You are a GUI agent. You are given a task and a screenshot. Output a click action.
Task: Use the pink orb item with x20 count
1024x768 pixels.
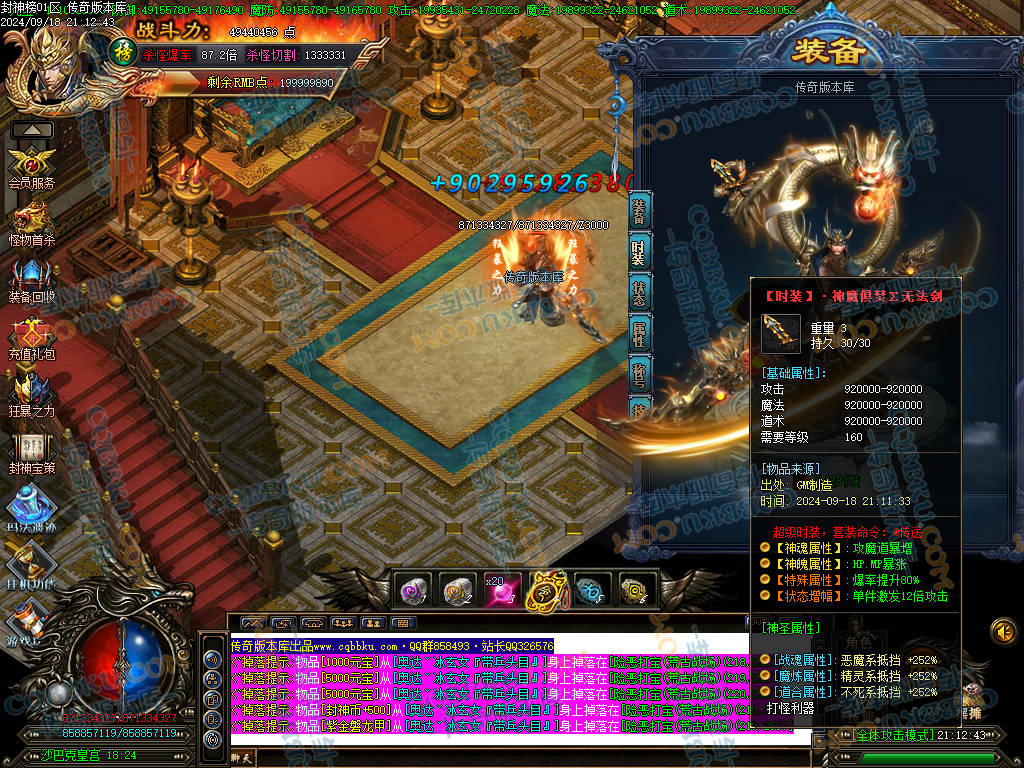pyautogui.click(x=501, y=591)
